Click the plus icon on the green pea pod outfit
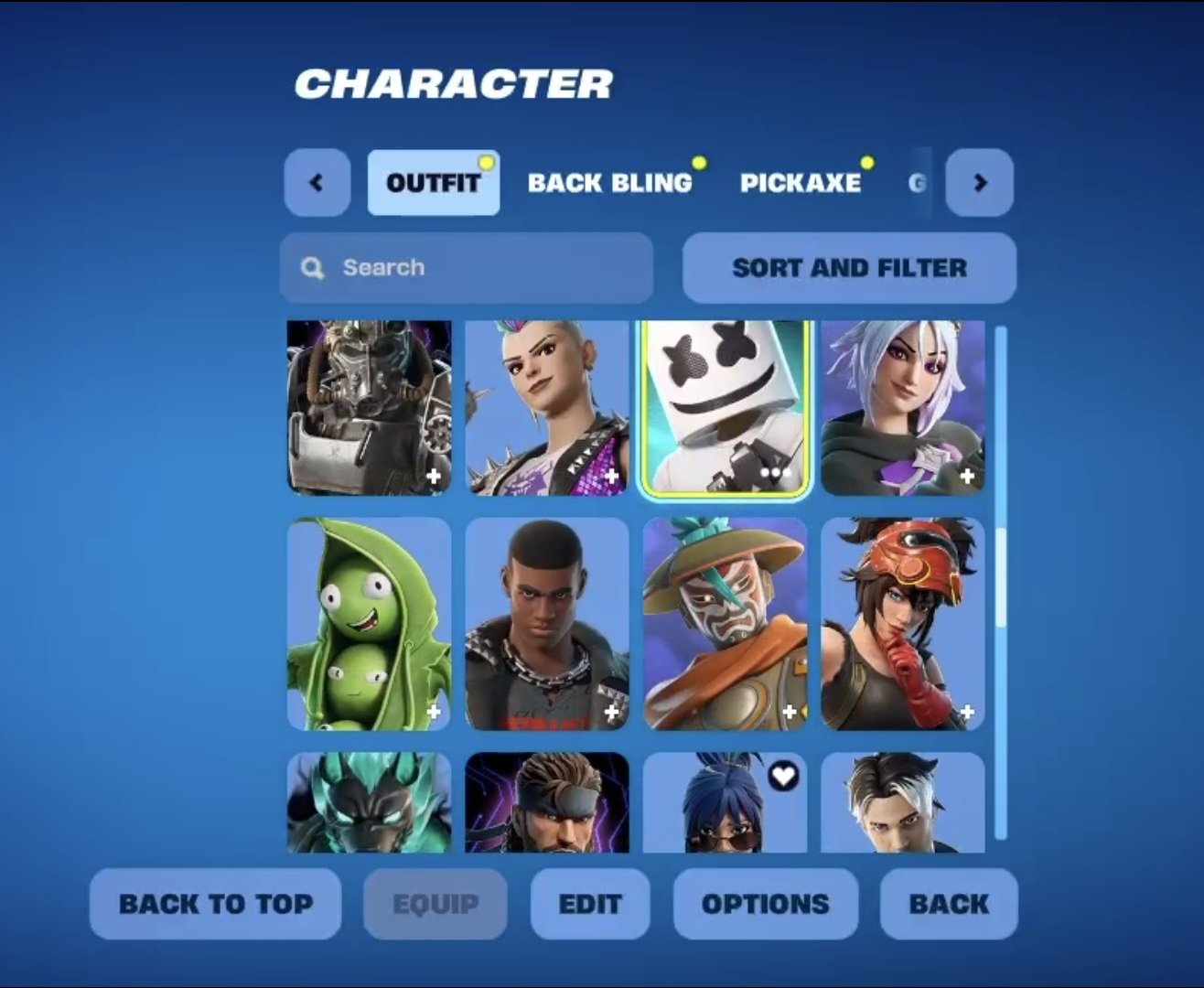 pos(435,711)
